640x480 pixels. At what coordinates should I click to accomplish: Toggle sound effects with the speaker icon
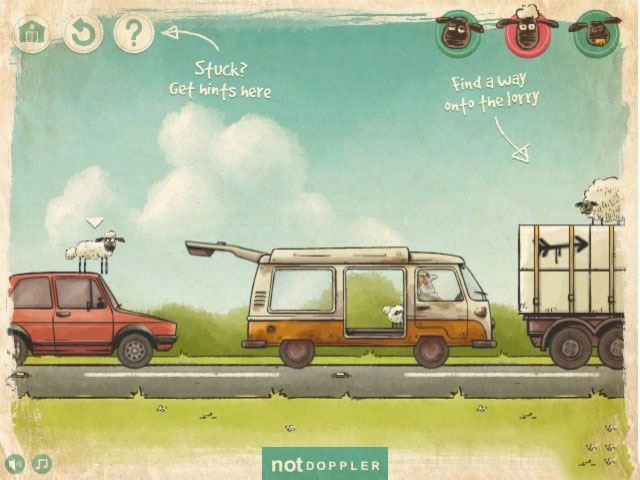click(15, 463)
